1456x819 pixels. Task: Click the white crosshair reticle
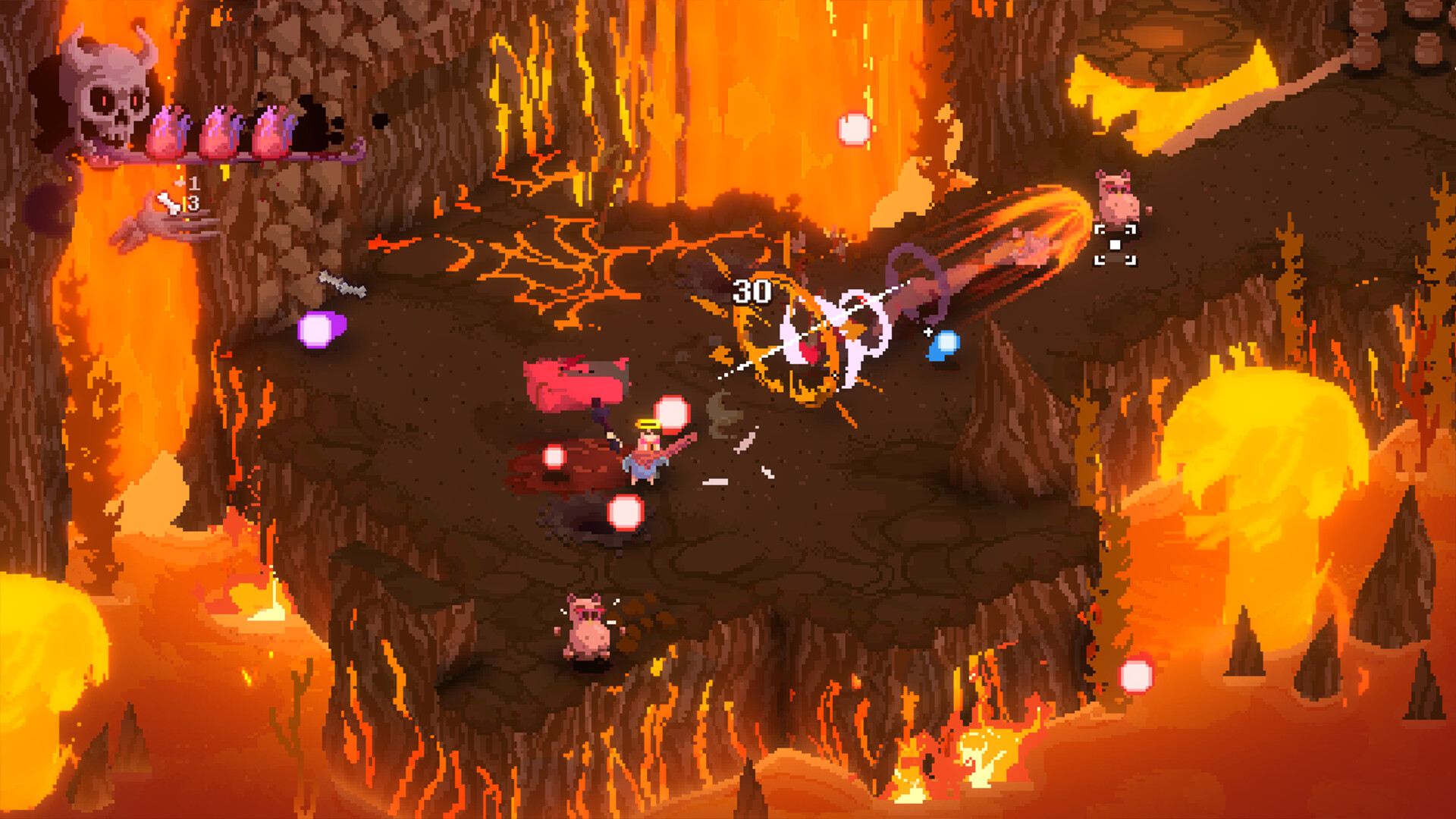pos(928,332)
